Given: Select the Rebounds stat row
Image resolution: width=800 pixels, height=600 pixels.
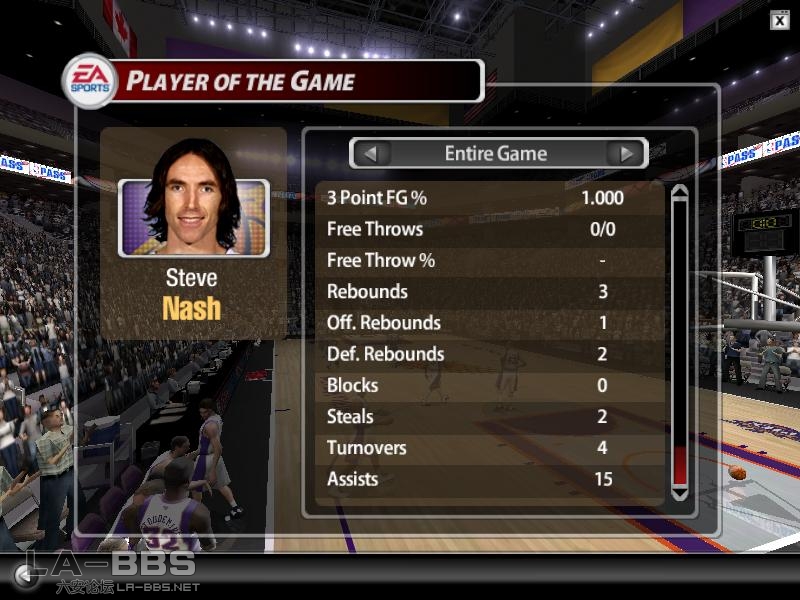Looking at the screenshot, I should [490, 292].
